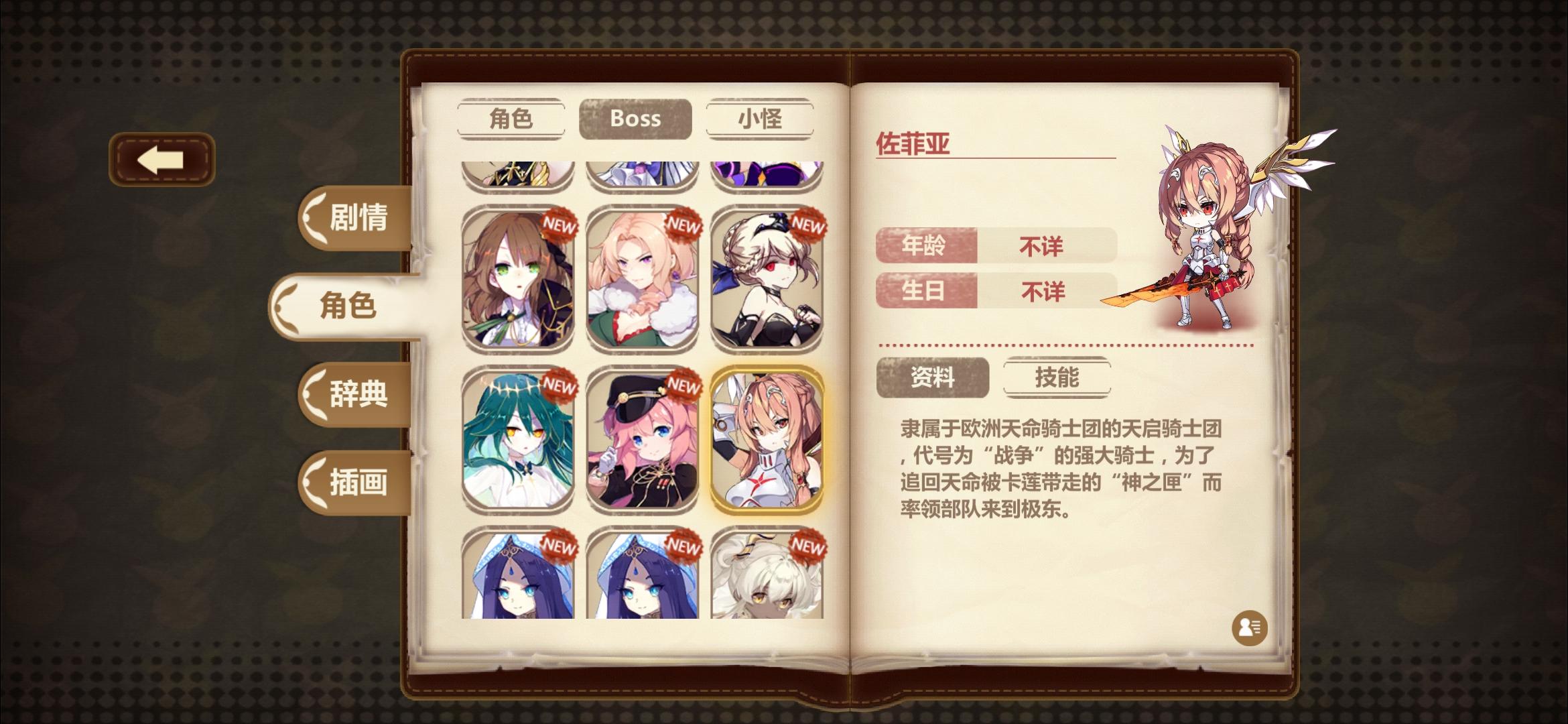Switch to the 小怪 tab
Viewport: 1568px width, 724px height.
click(x=759, y=119)
